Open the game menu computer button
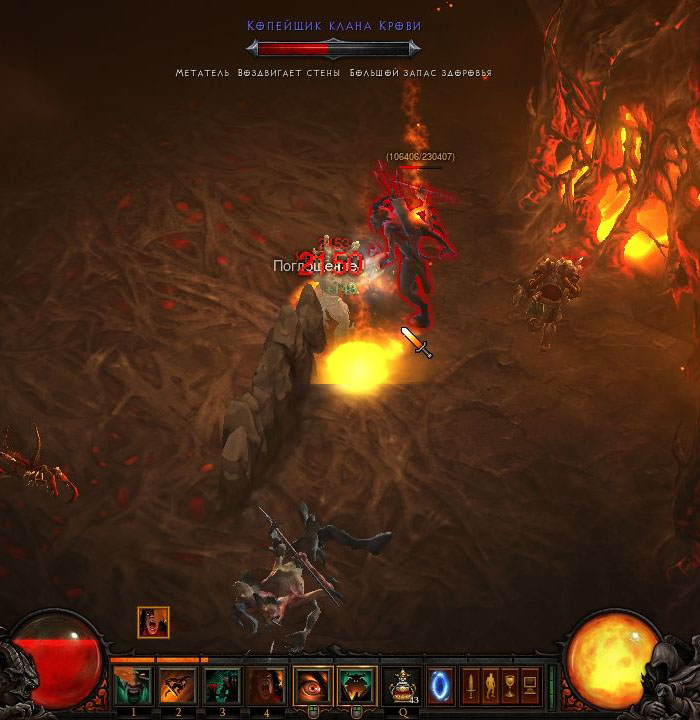This screenshot has width=700, height=720. [530, 687]
